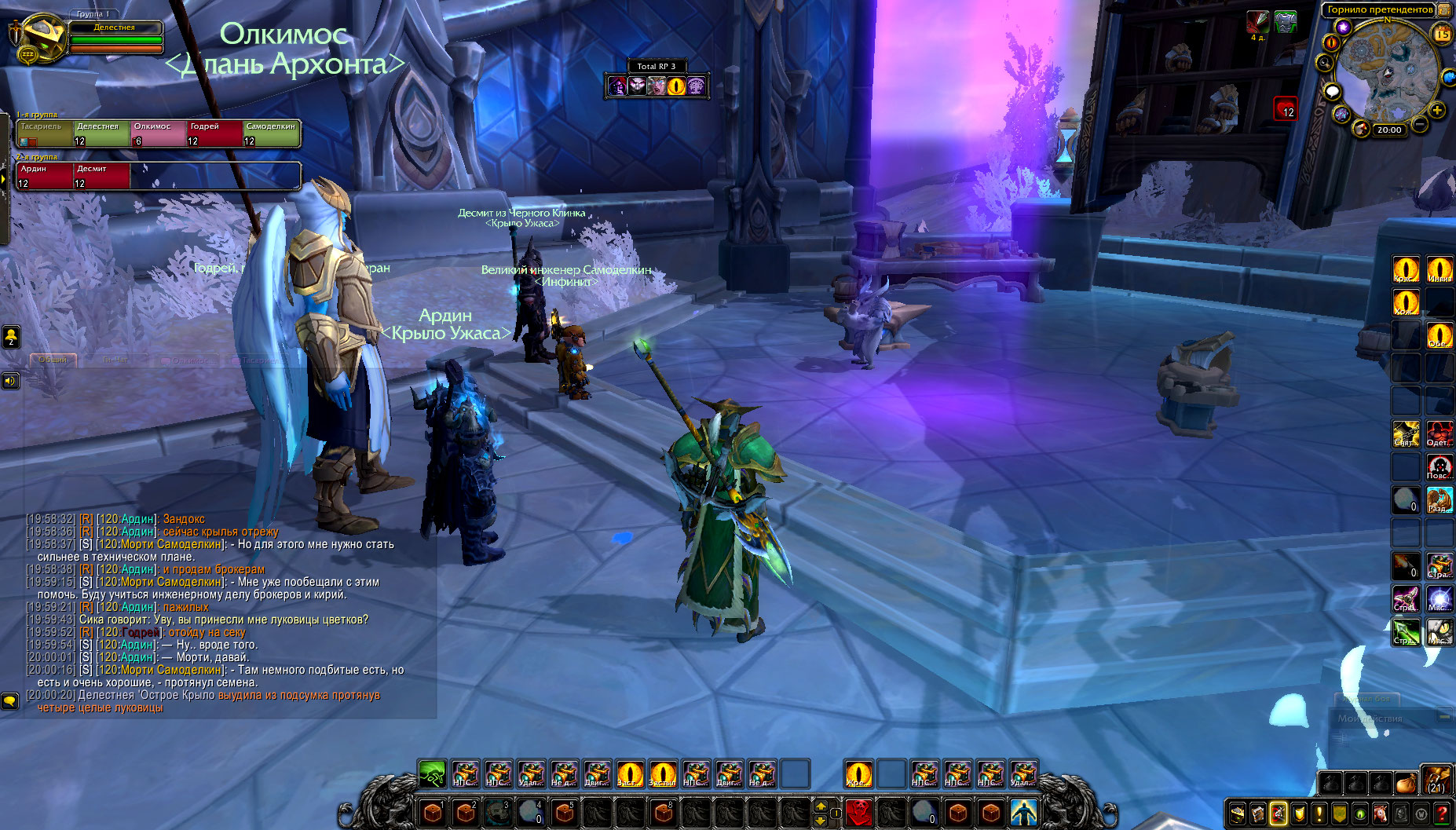
Task: Activate the glowing blue figure ability
Action: coord(1022,812)
